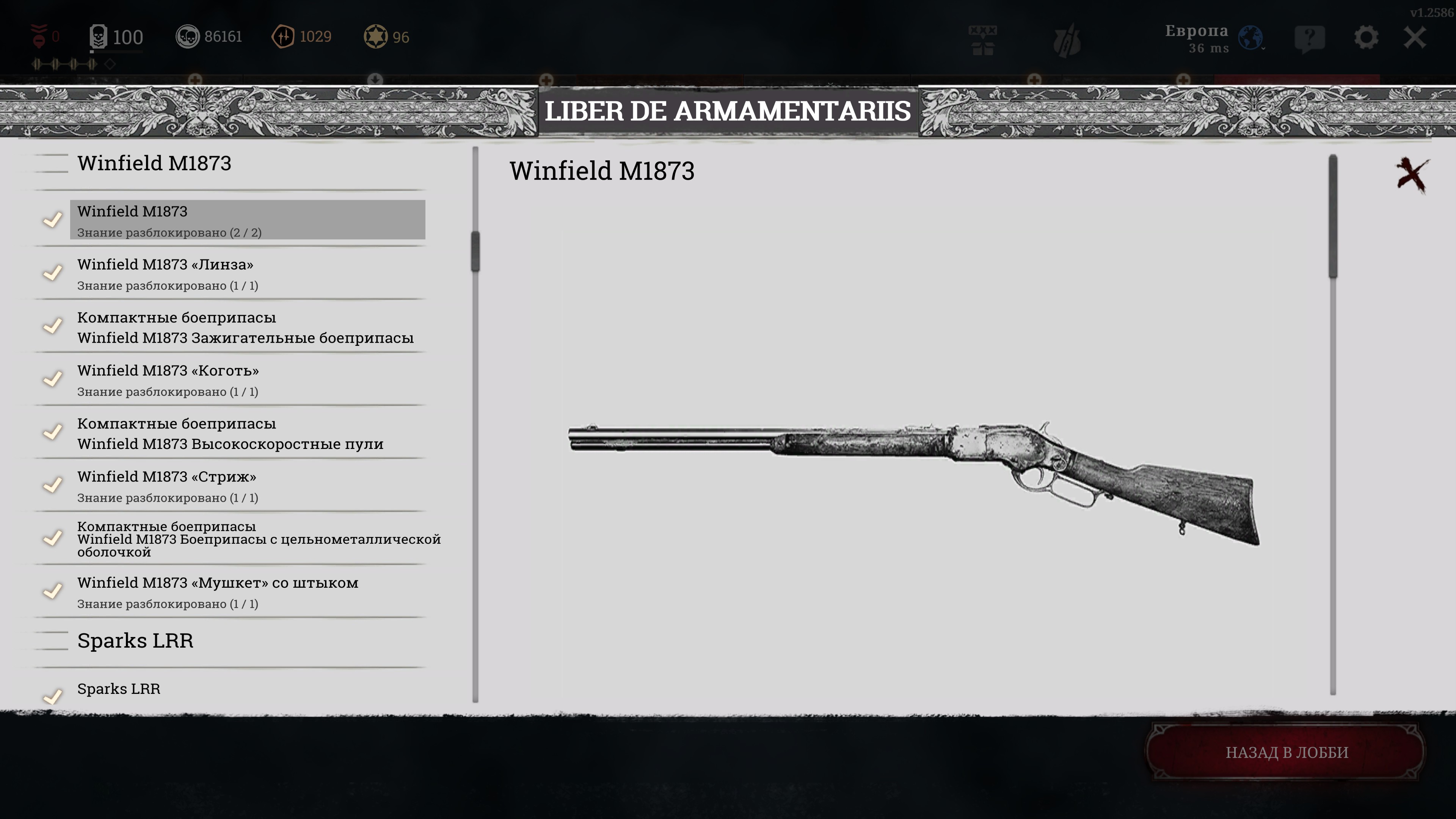Choose the Зажигательные боеприпасы ammo entry
Image resolution: width=1456 pixels, height=819 pixels.
tap(247, 327)
